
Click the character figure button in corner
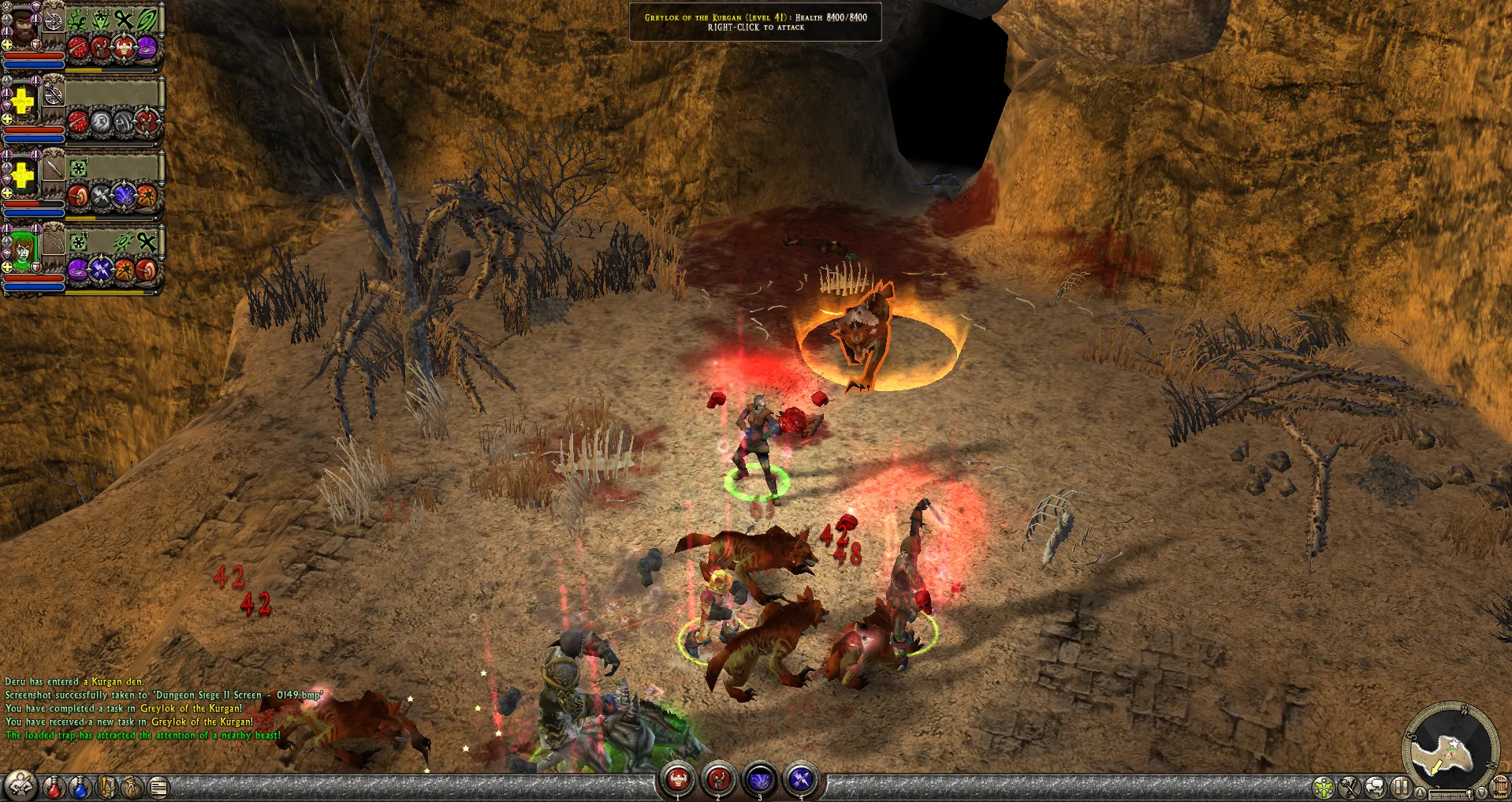pyautogui.click(x=20, y=785)
